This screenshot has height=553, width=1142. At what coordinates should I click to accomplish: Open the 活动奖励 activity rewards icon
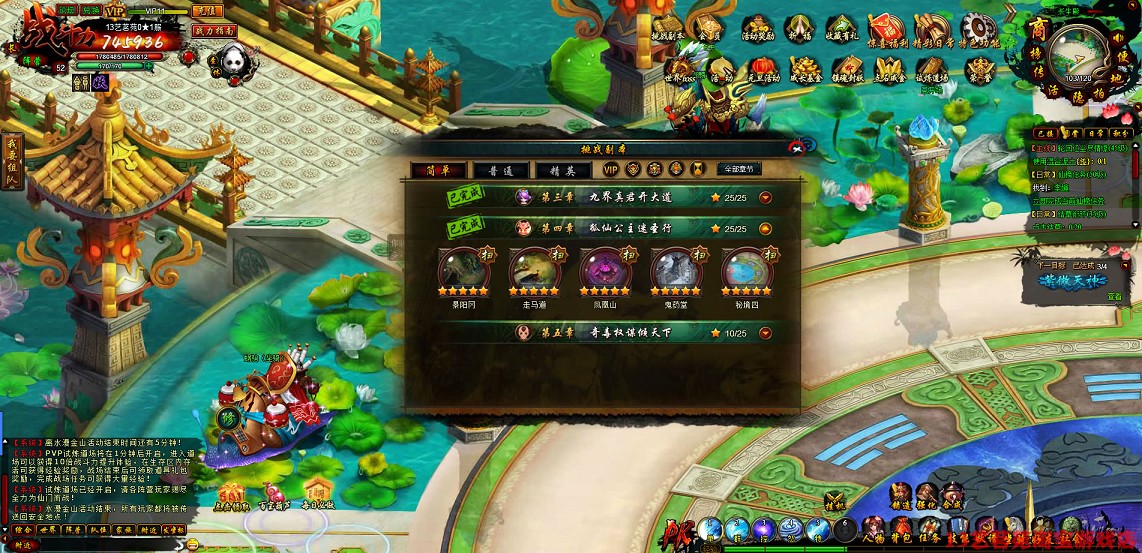(x=757, y=30)
